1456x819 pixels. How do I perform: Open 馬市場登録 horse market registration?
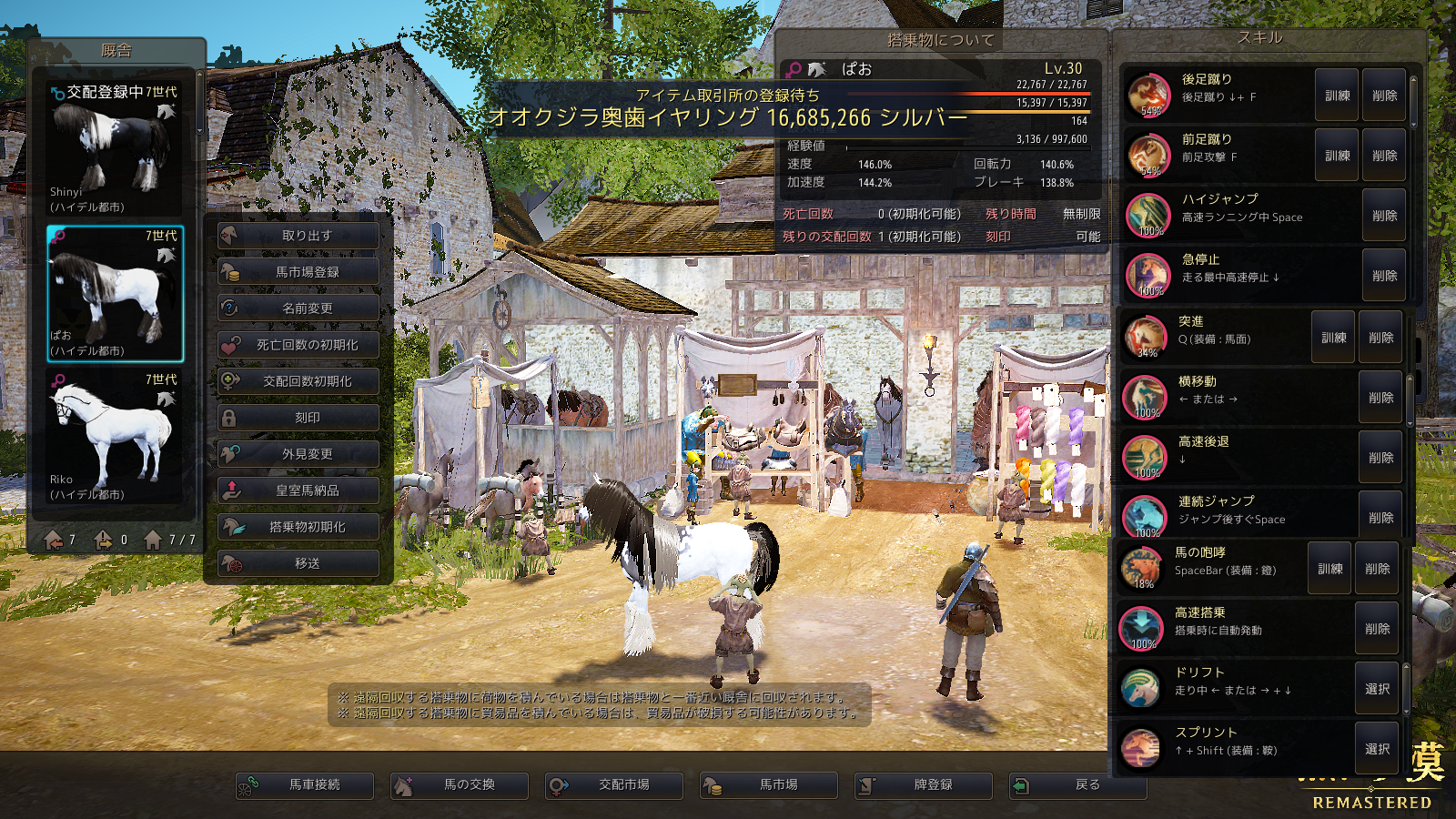[298, 272]
